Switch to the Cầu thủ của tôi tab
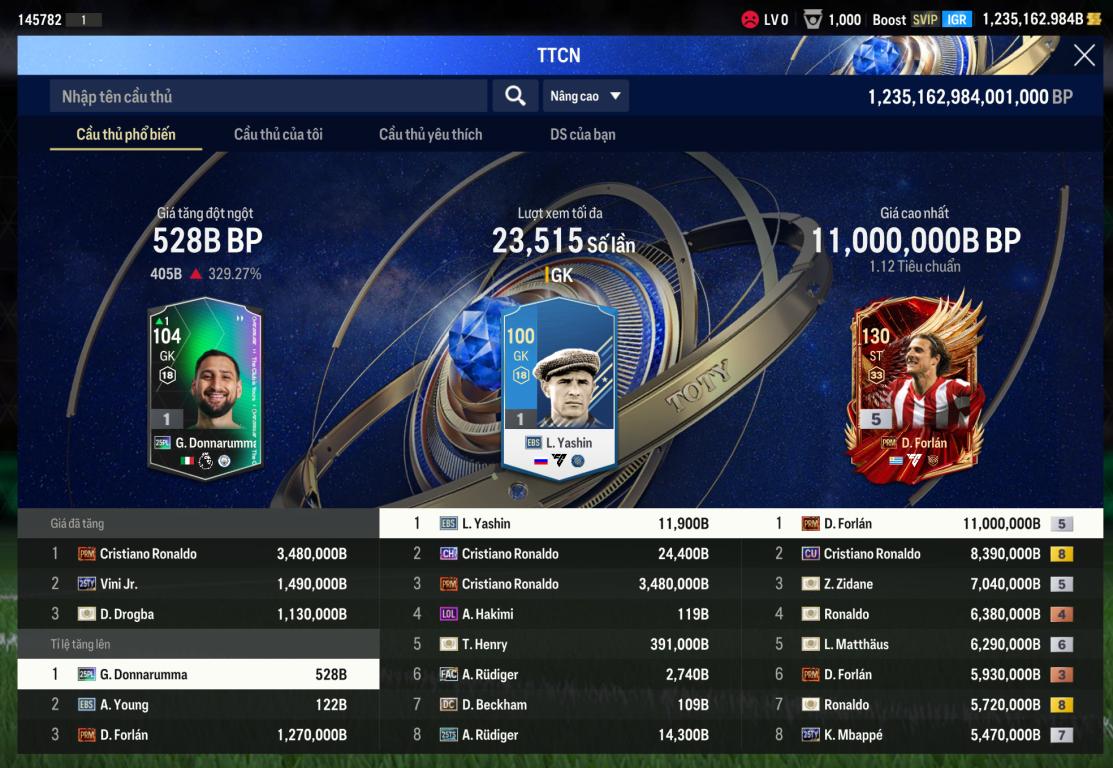 (x=278, y=134)
